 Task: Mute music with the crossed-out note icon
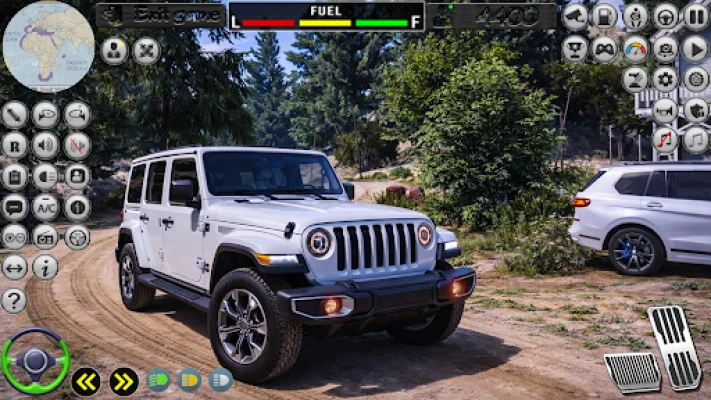(666, 140)
